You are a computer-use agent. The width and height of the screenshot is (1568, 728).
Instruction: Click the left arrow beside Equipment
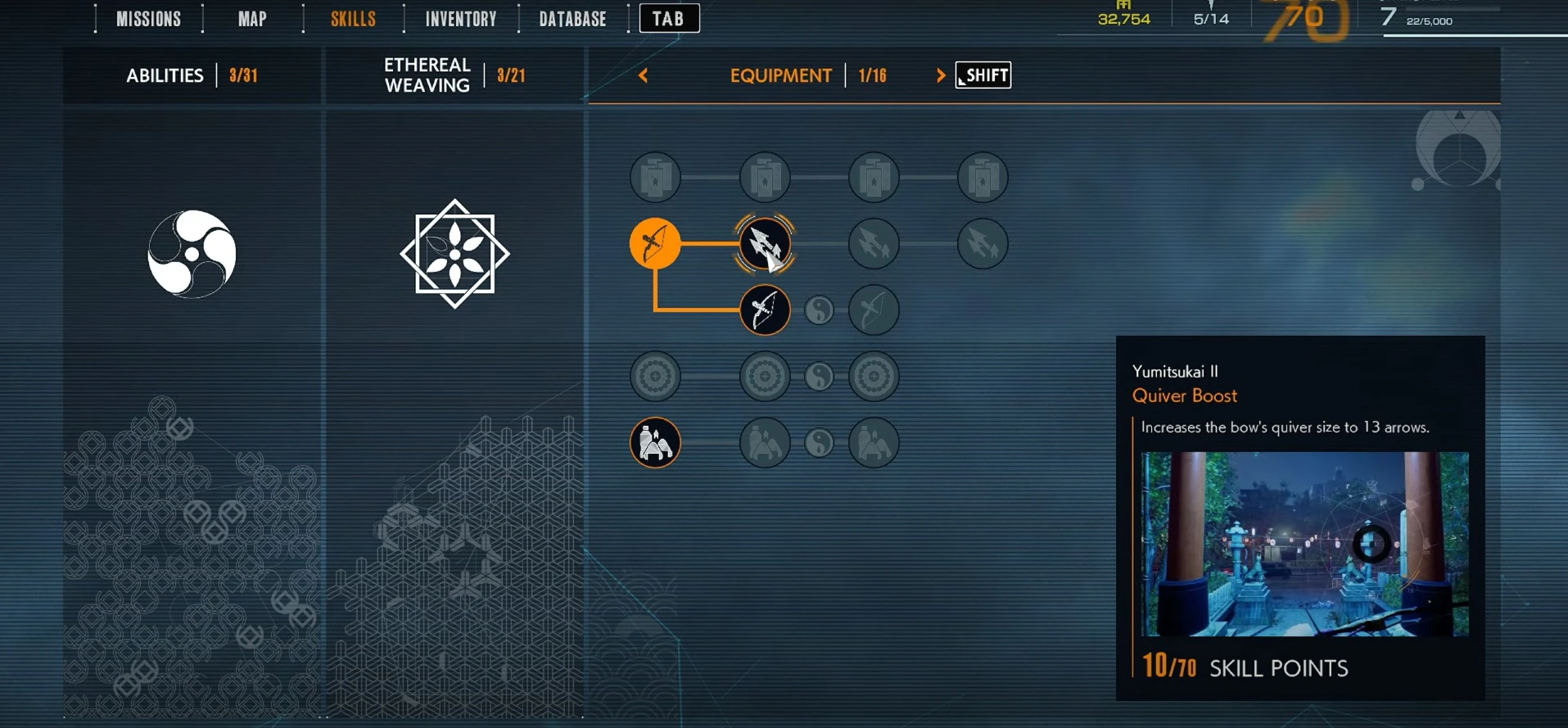point(644,75)
